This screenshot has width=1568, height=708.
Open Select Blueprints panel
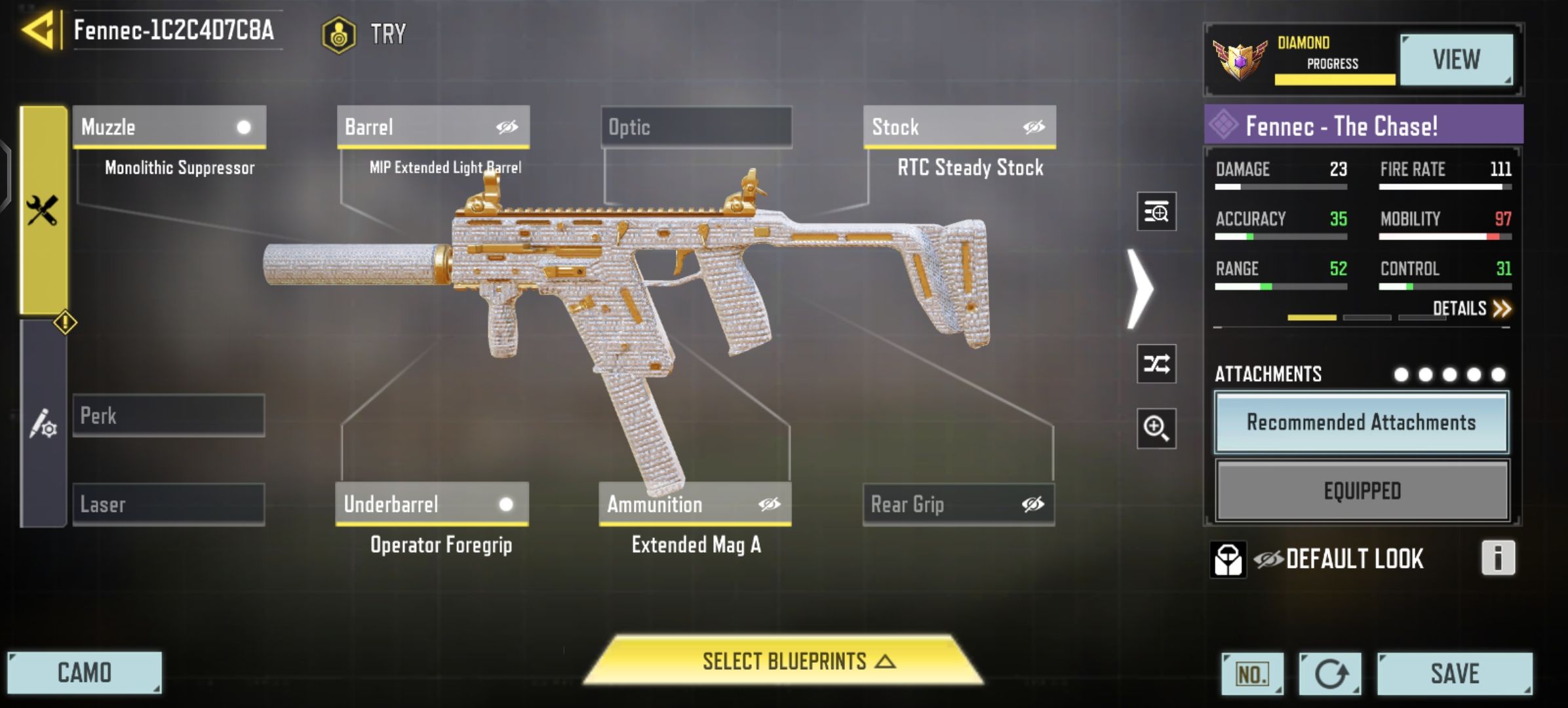tap(784, 661)
